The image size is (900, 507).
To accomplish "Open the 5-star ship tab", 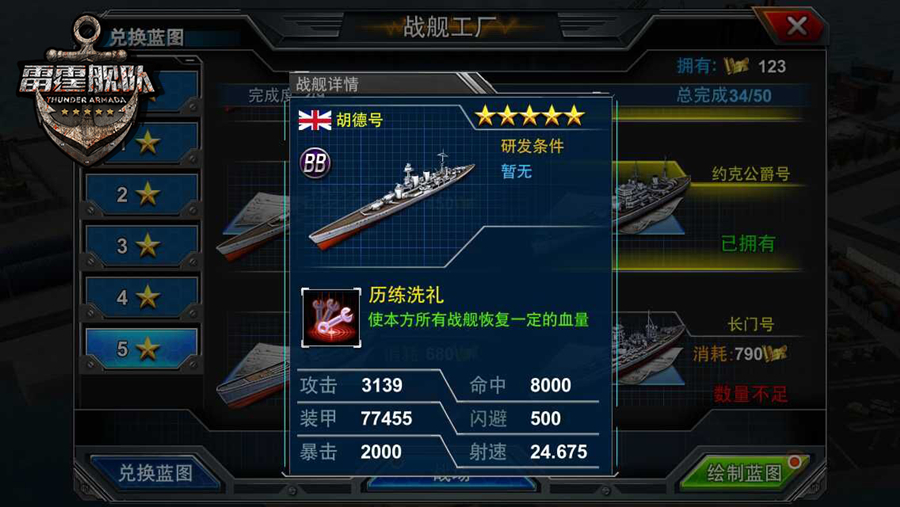I will (141, 349).
